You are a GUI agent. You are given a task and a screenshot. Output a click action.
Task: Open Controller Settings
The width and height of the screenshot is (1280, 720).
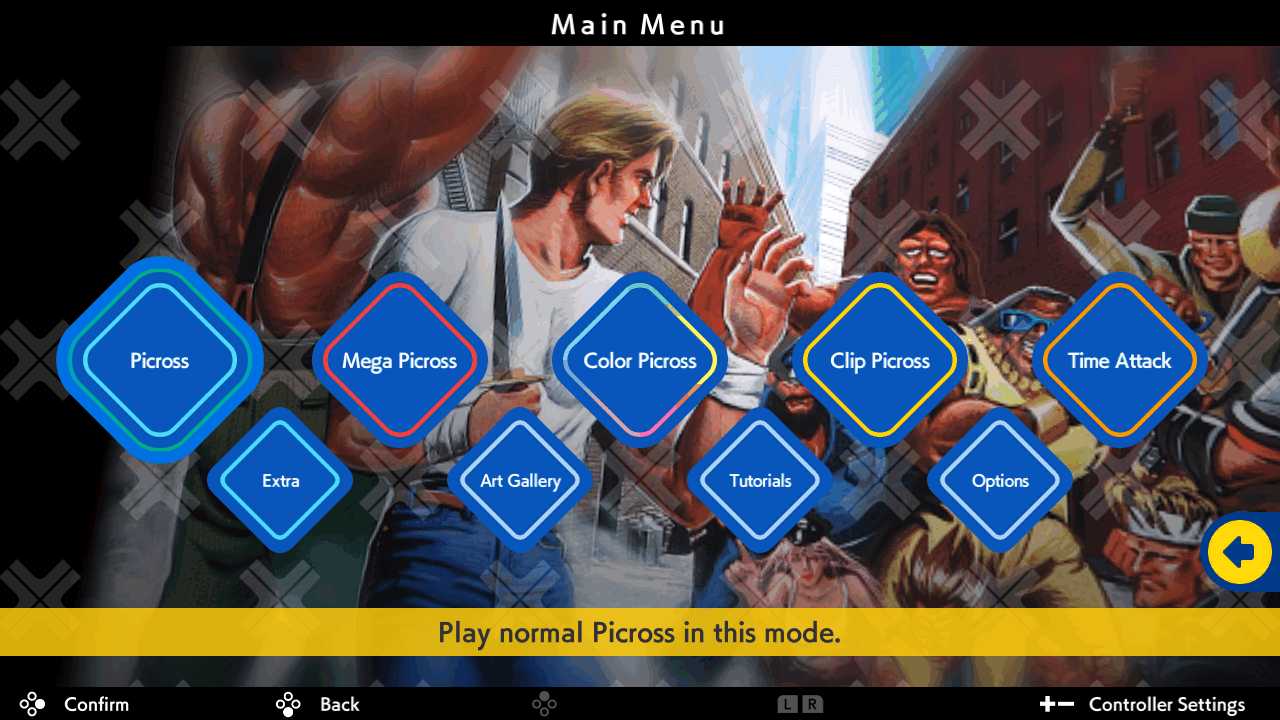point(1167,704)
